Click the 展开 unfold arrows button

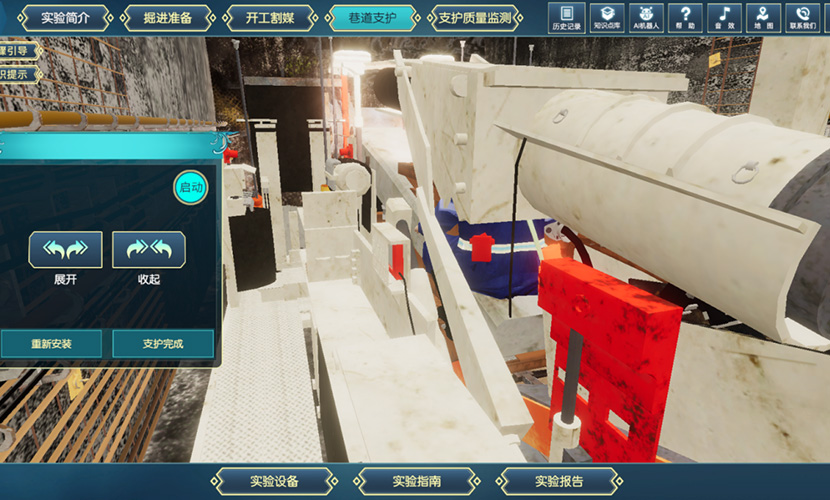[x=65, y=250]
